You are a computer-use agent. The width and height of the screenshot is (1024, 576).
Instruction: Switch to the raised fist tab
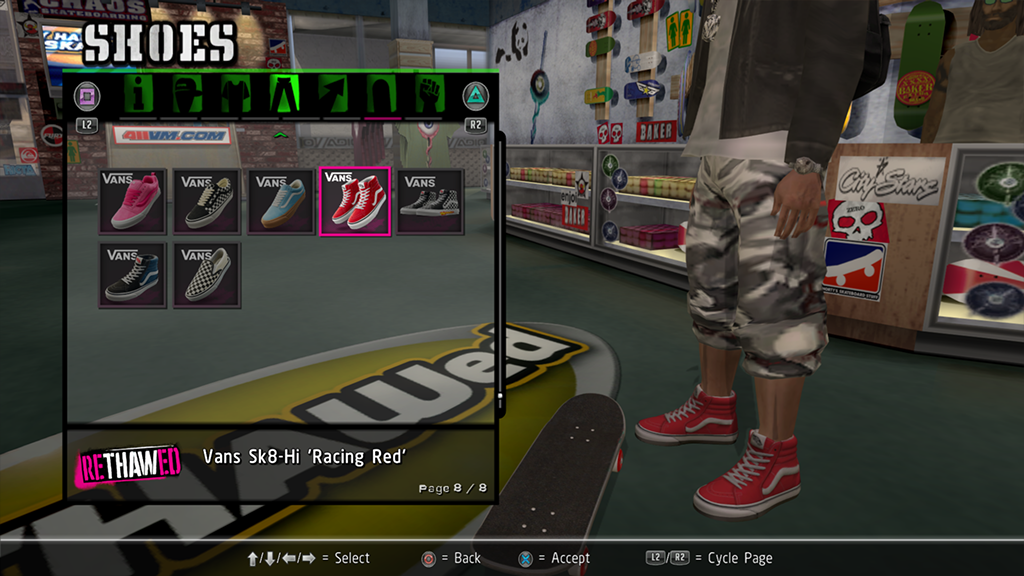click(431, 96)
